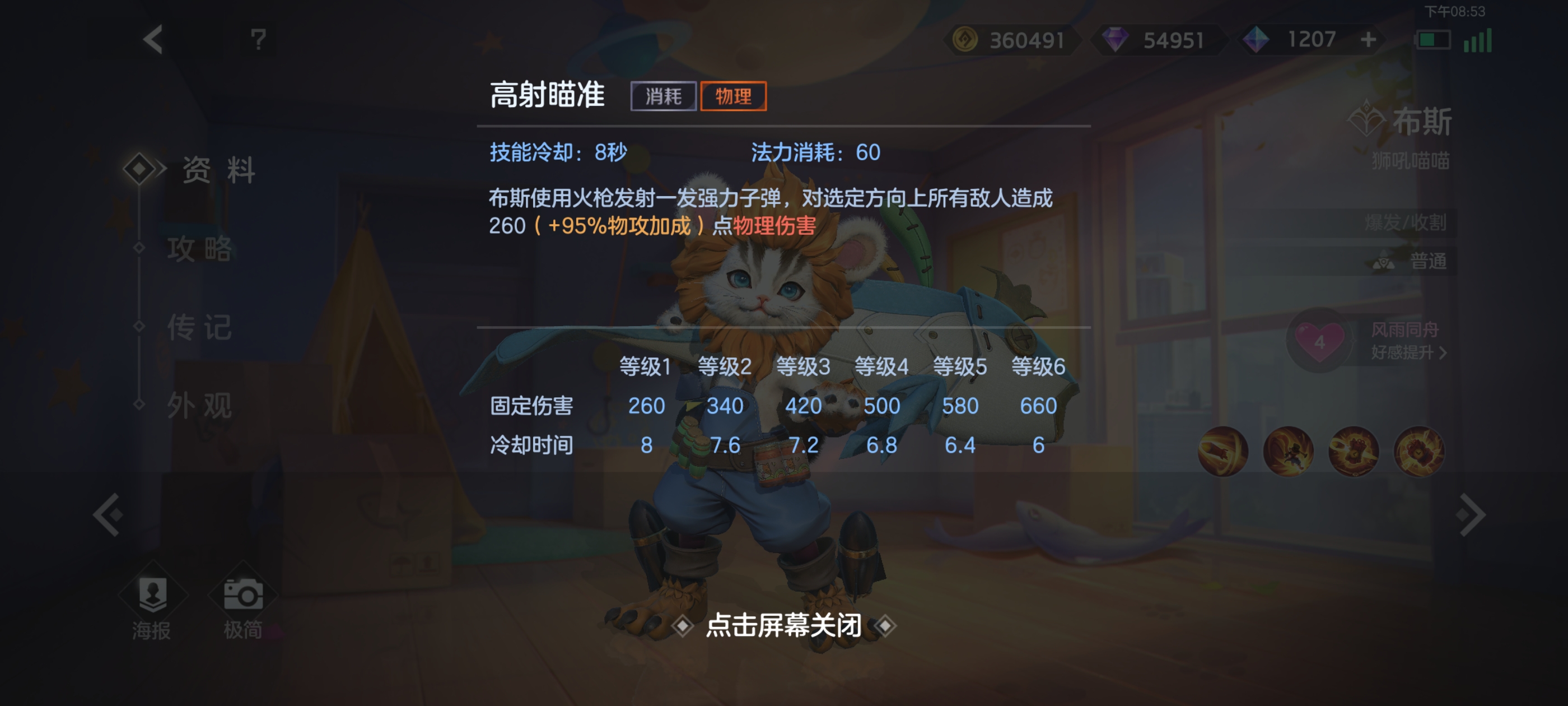Toggle the 物理 skill type tag

[x=734, y=96]
